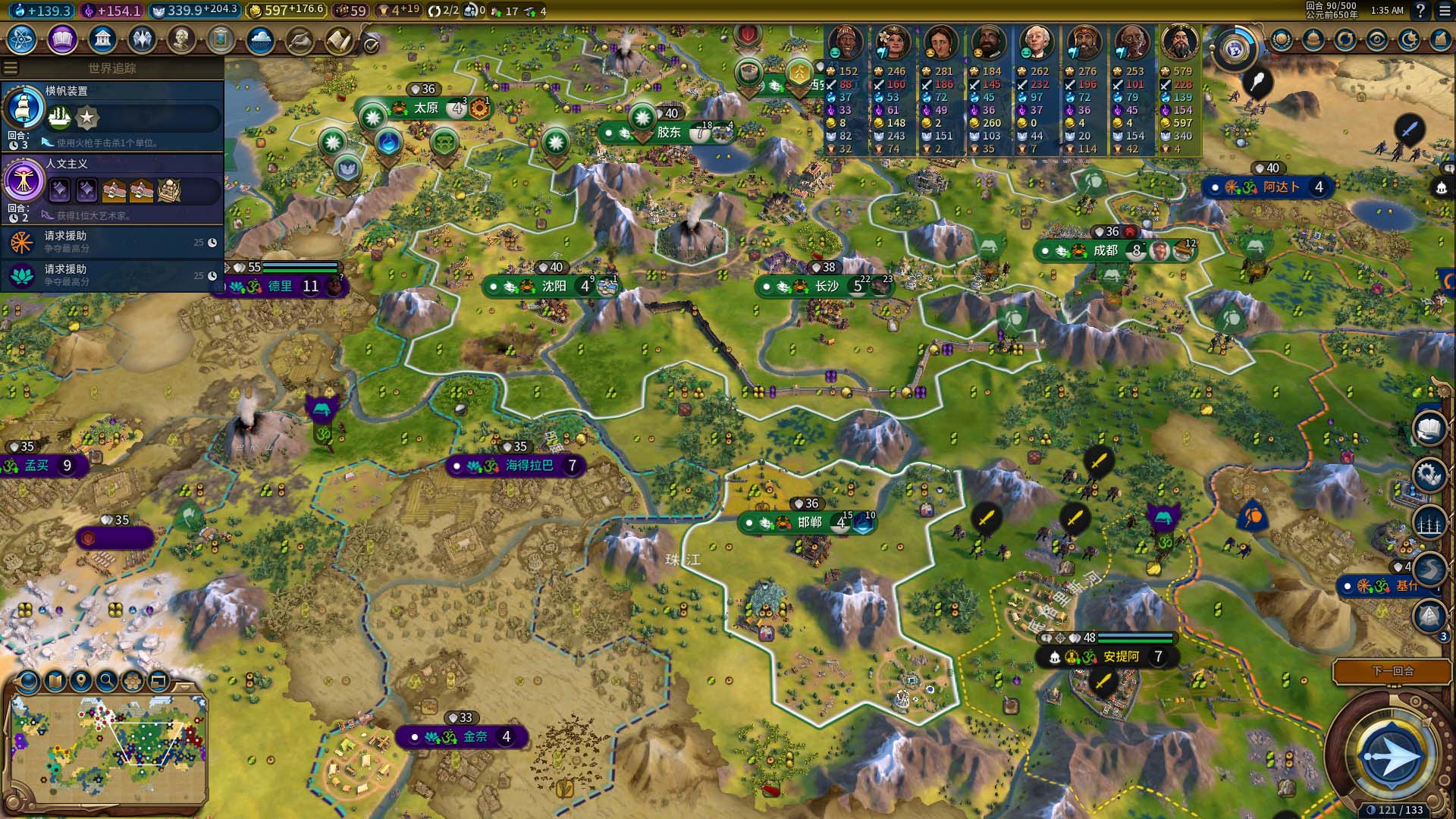Click the 下一回合 next turn button
Viewport: 1456px width, 819px height.
coord(1392,671)
